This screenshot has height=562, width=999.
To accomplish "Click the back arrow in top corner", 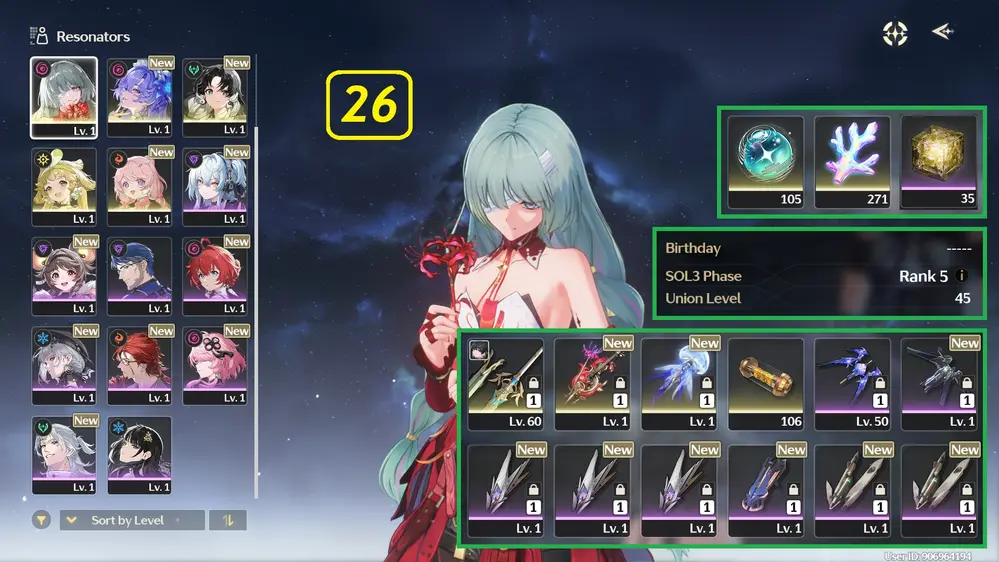I will coord(942,32).
